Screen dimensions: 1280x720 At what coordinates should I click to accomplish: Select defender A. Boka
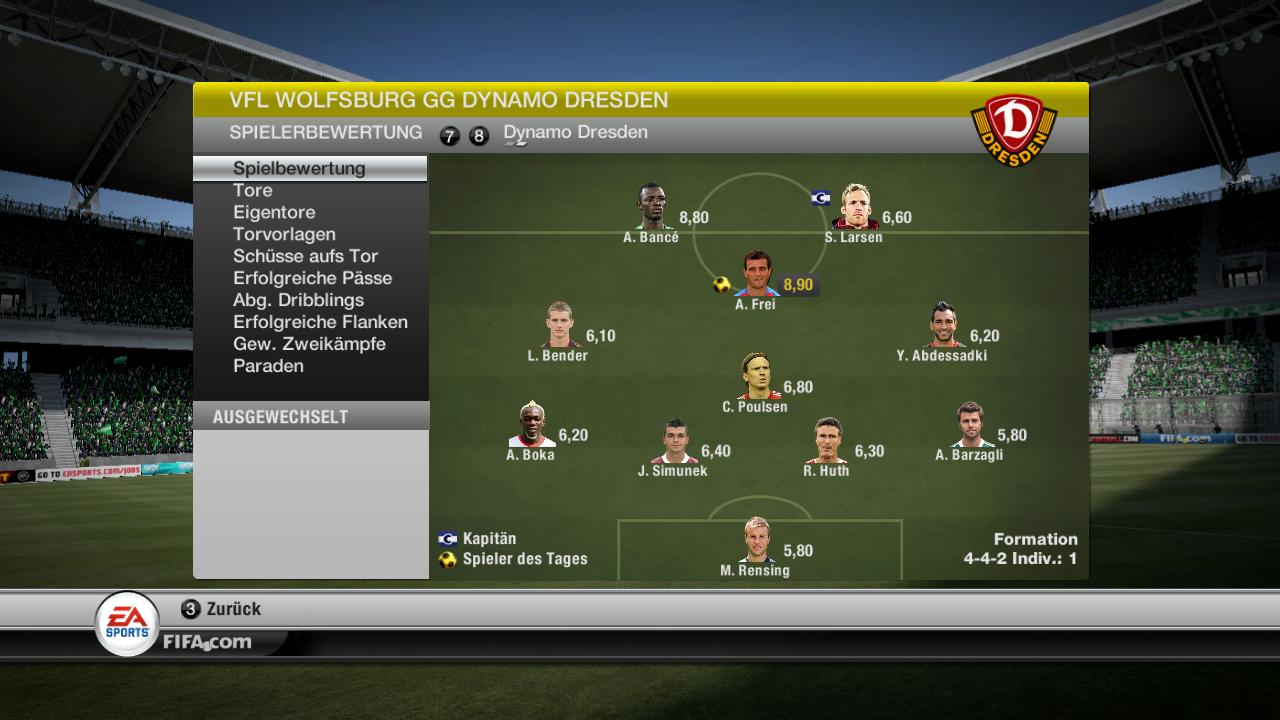pyautogui.click(x=531, y=425)
